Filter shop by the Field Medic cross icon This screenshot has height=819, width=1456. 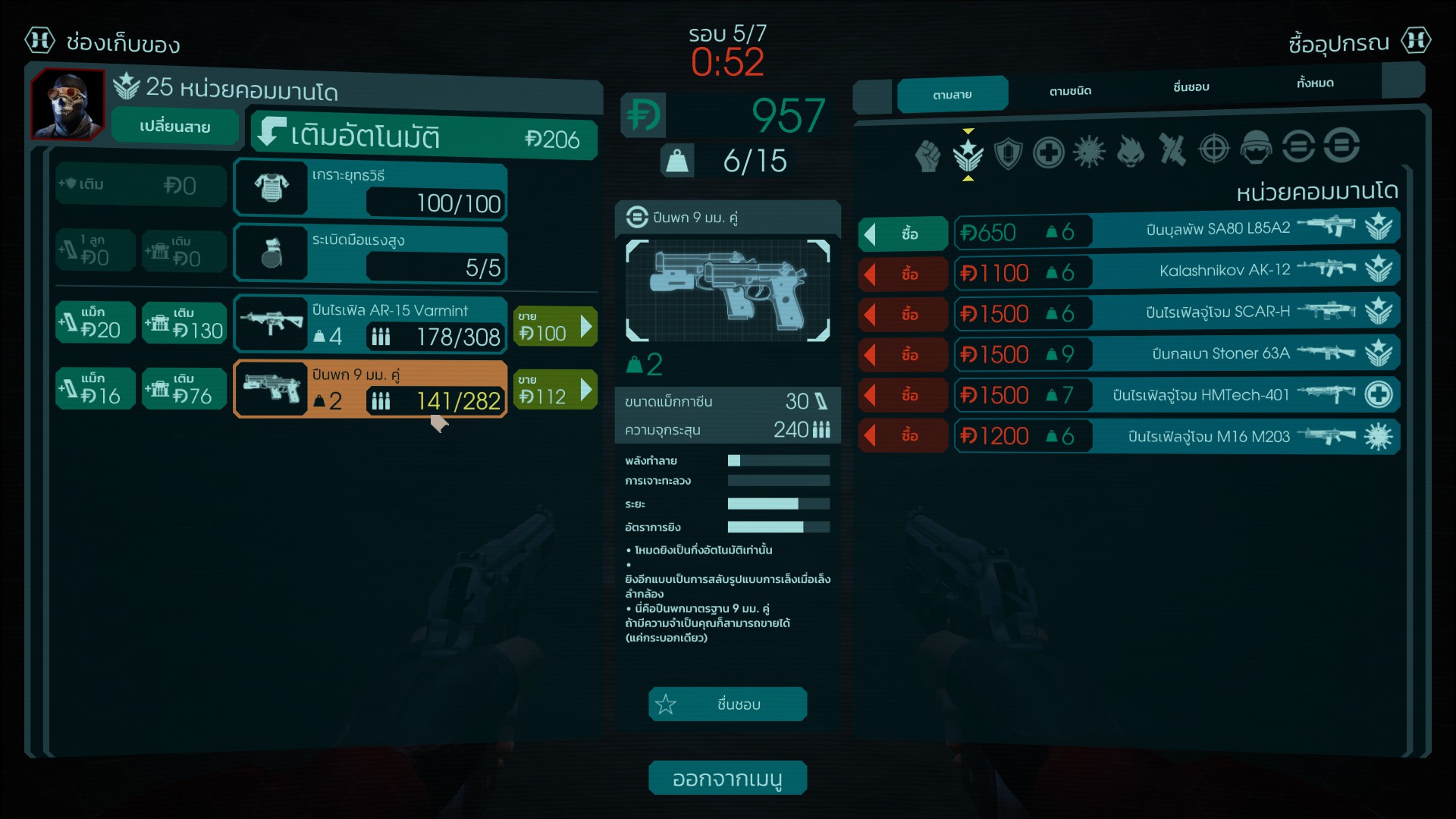pyautogui.click(x=1049, y=153)
